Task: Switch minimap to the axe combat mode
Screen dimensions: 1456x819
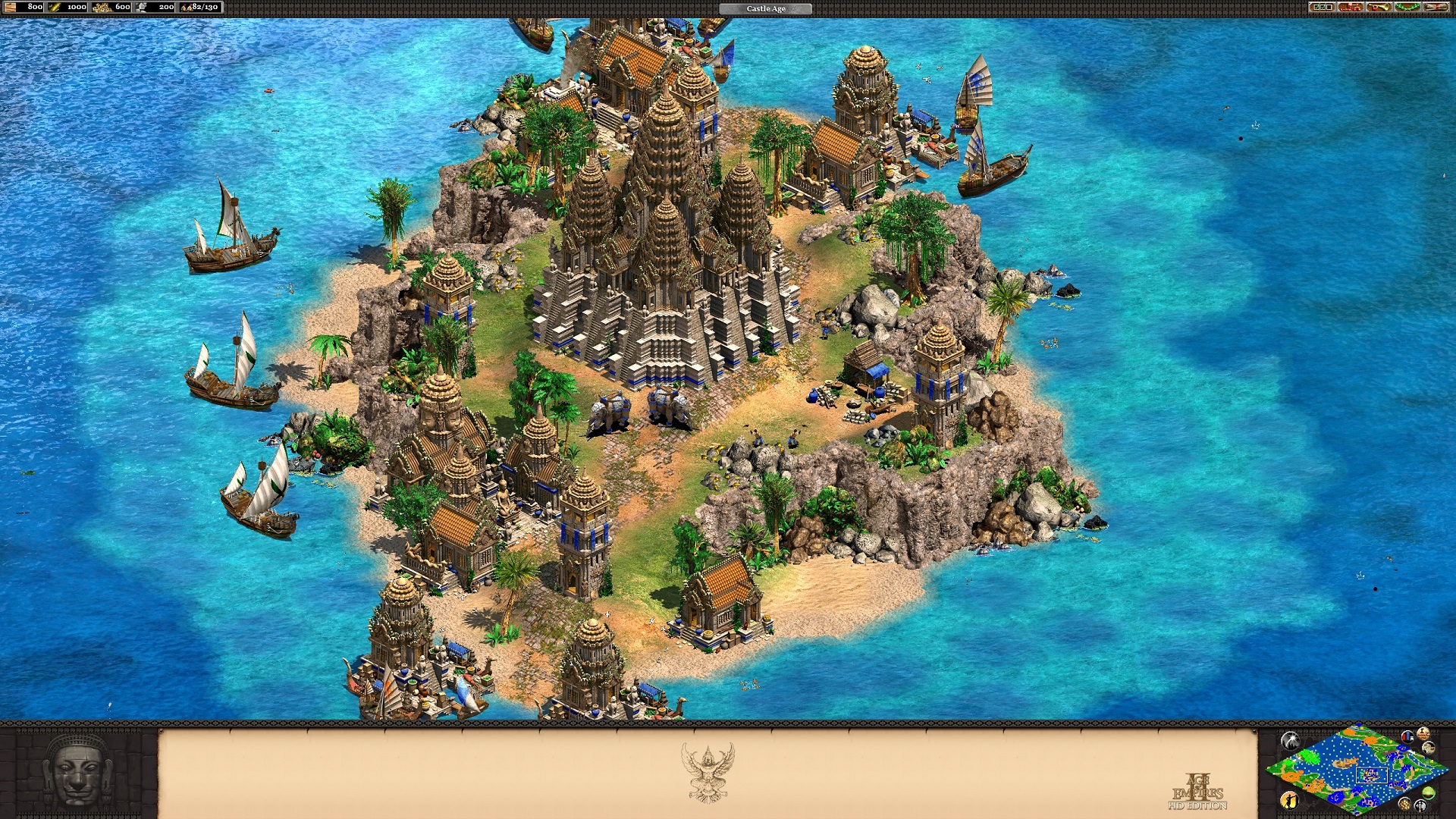Action: 1420,806
